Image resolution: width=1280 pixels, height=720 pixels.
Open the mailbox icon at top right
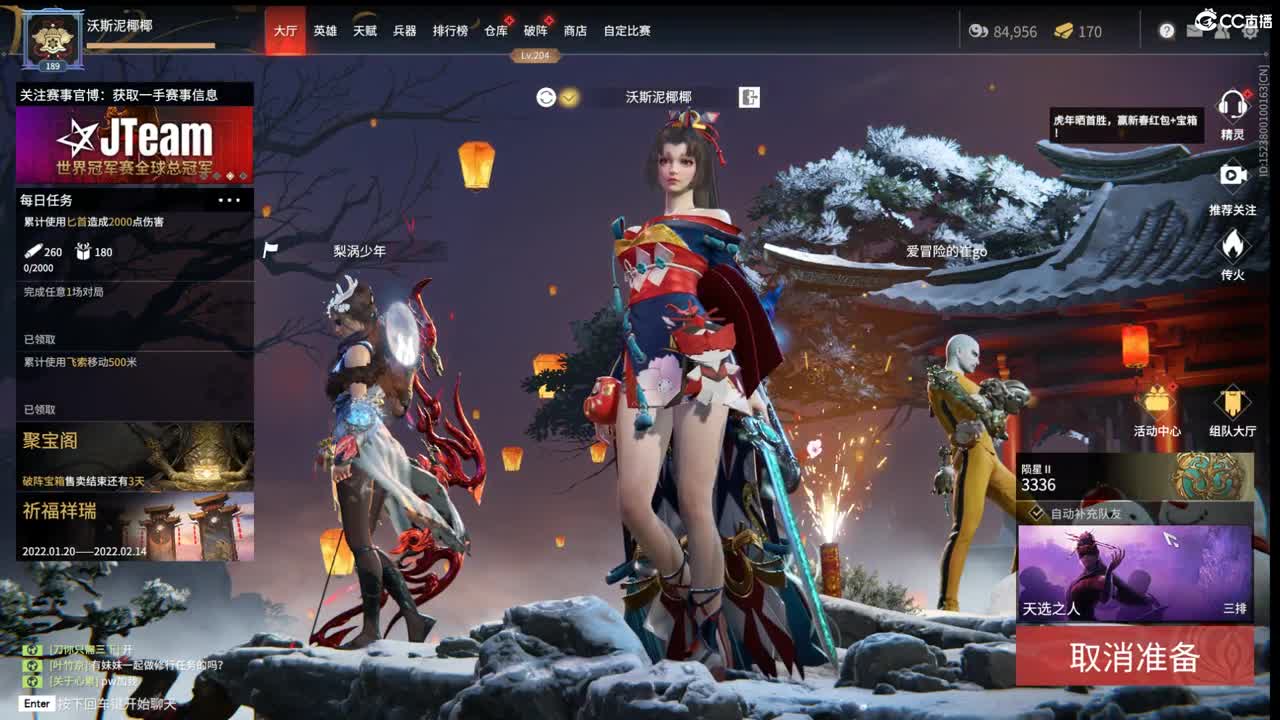point(1193,31)
